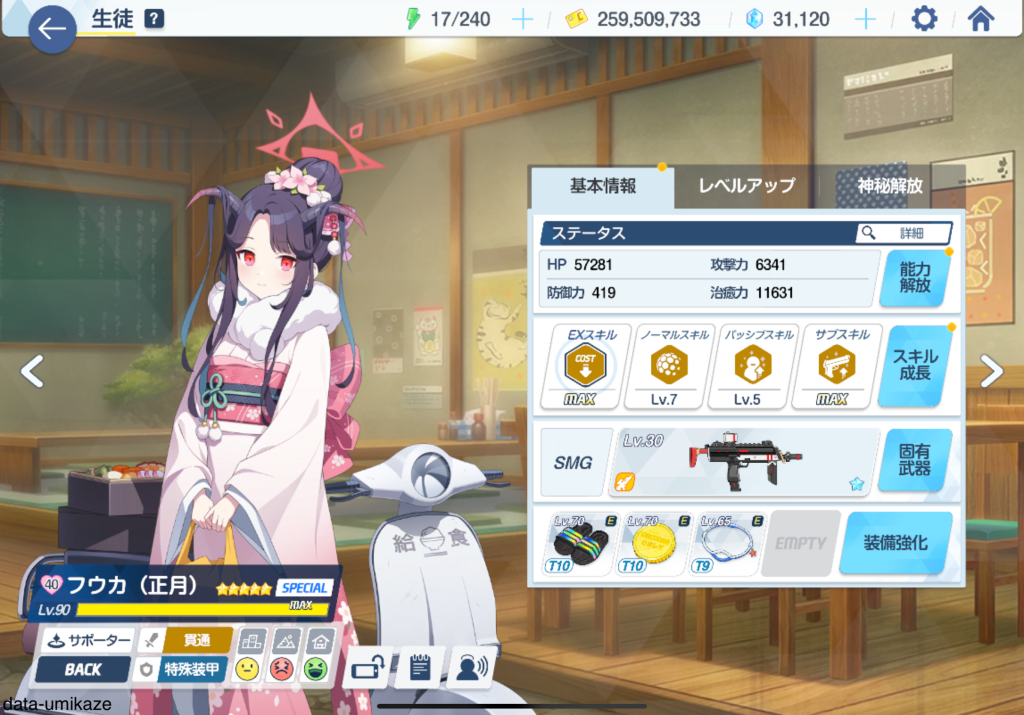
Task: Show the next student
Action: 991,371
